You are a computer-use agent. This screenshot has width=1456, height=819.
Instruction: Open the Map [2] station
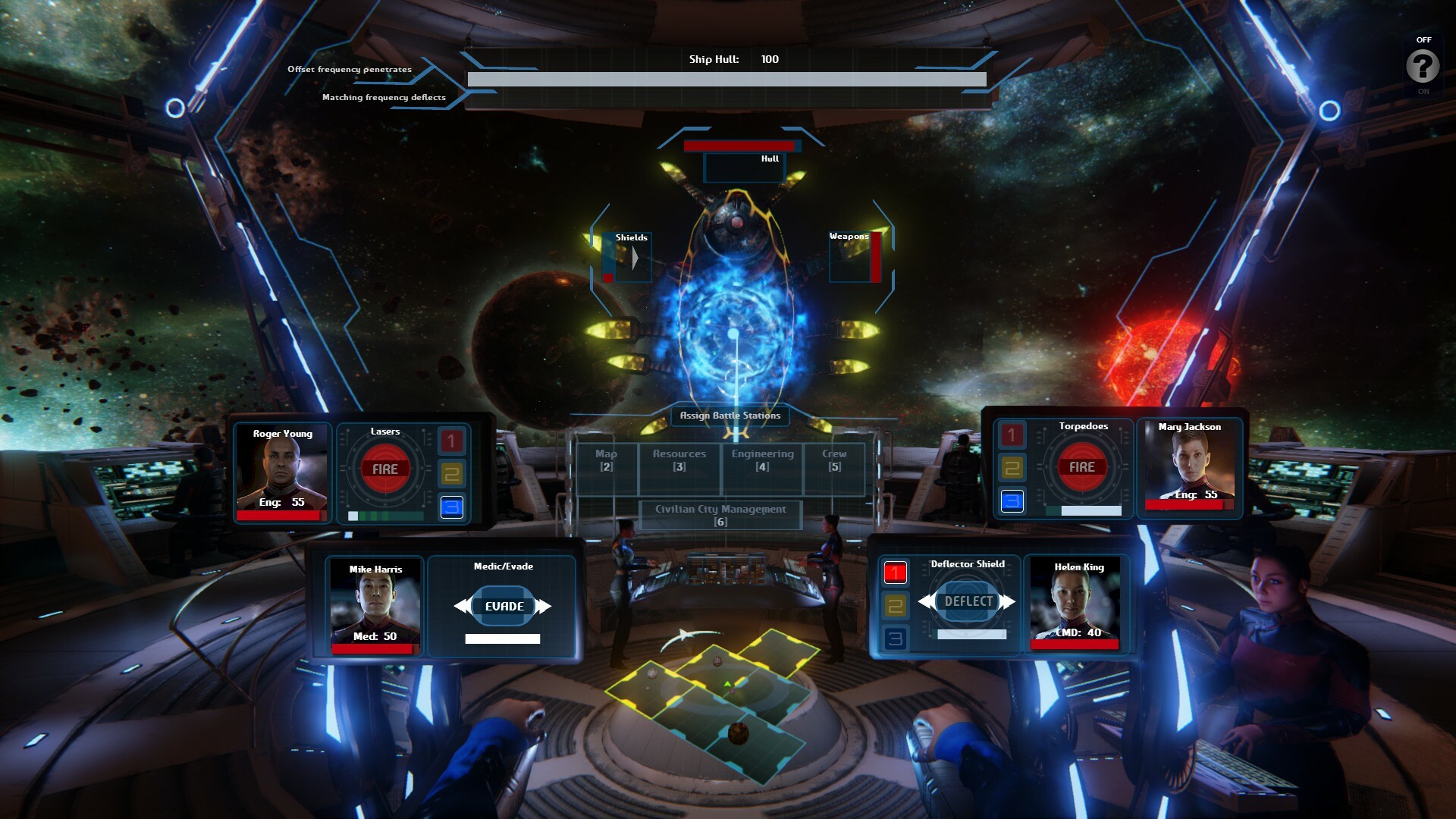point(606,463)
